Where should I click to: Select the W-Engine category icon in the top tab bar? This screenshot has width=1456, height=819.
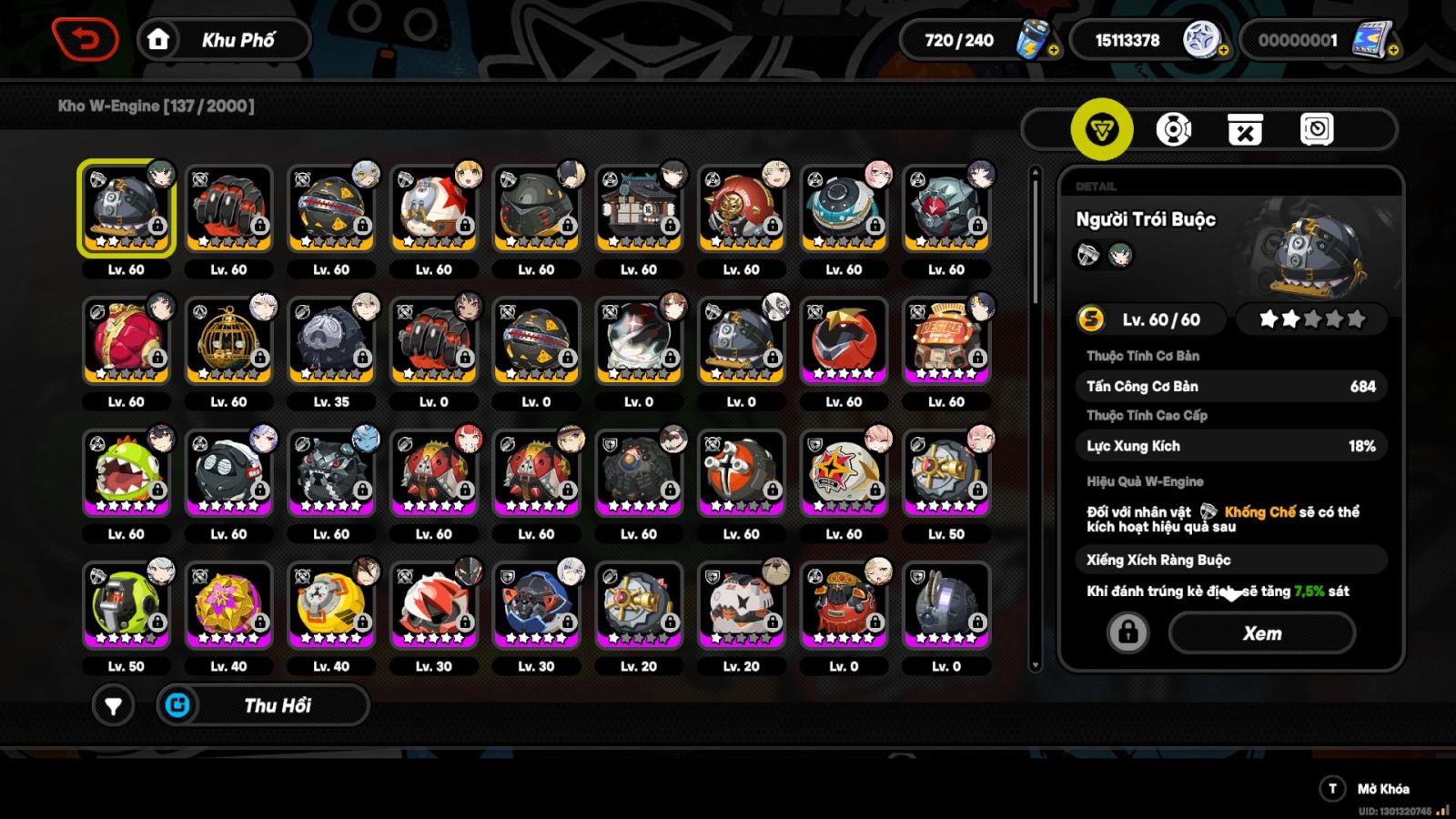[x=1101, y=129]
